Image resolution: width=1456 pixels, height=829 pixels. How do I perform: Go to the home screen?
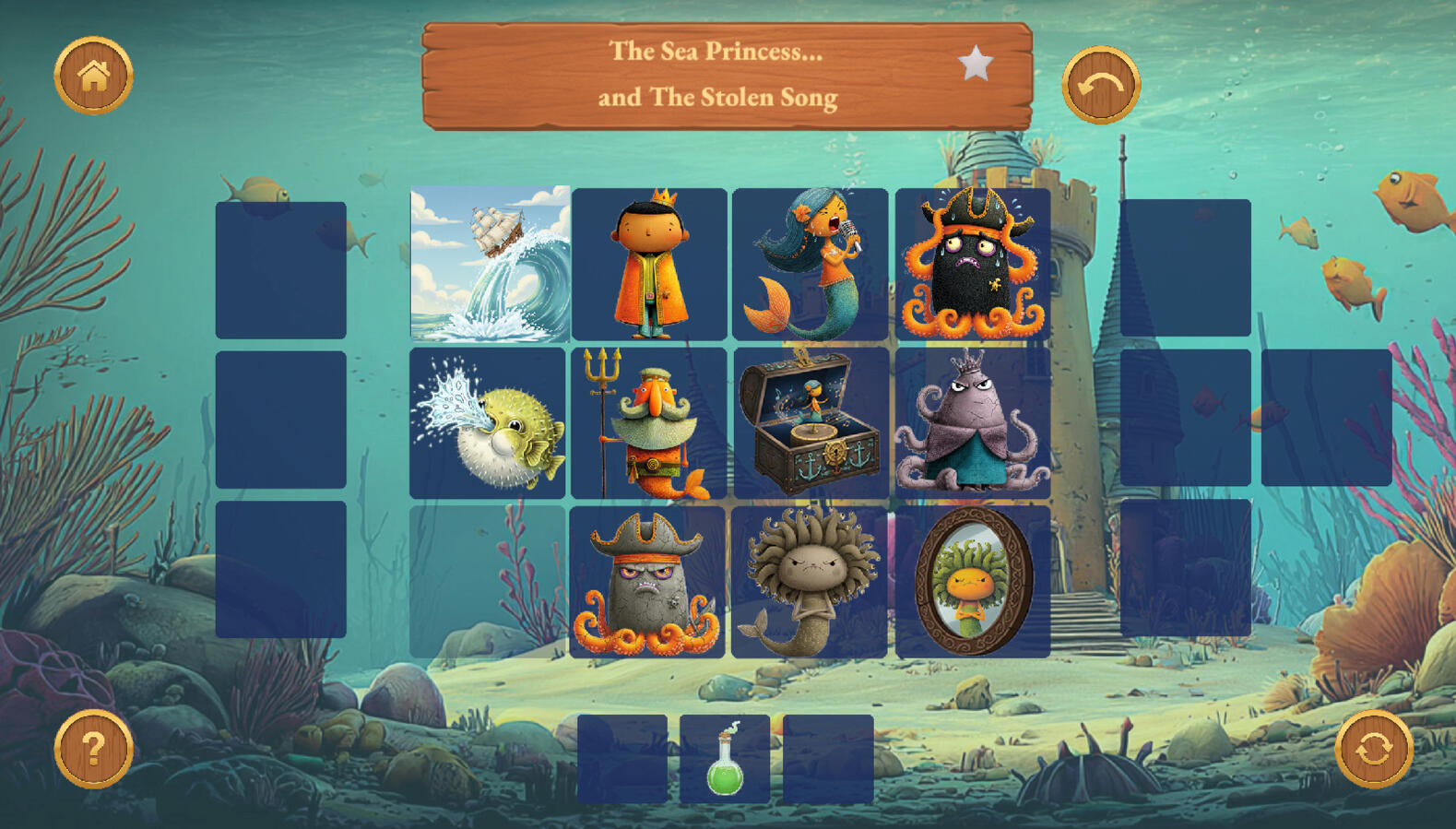coord(93,76)
